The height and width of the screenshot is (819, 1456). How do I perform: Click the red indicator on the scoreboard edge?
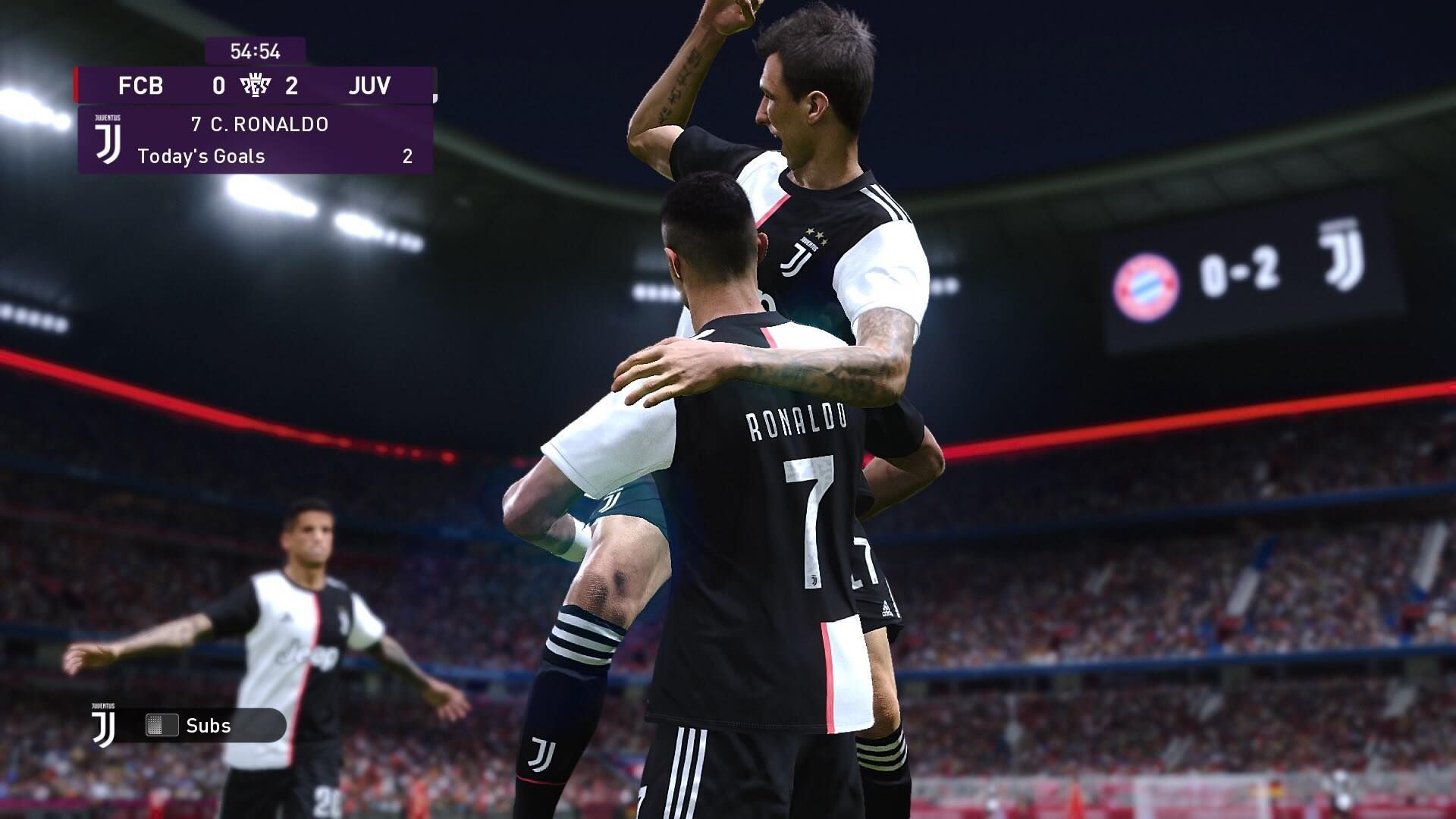(x=75, y=86)
